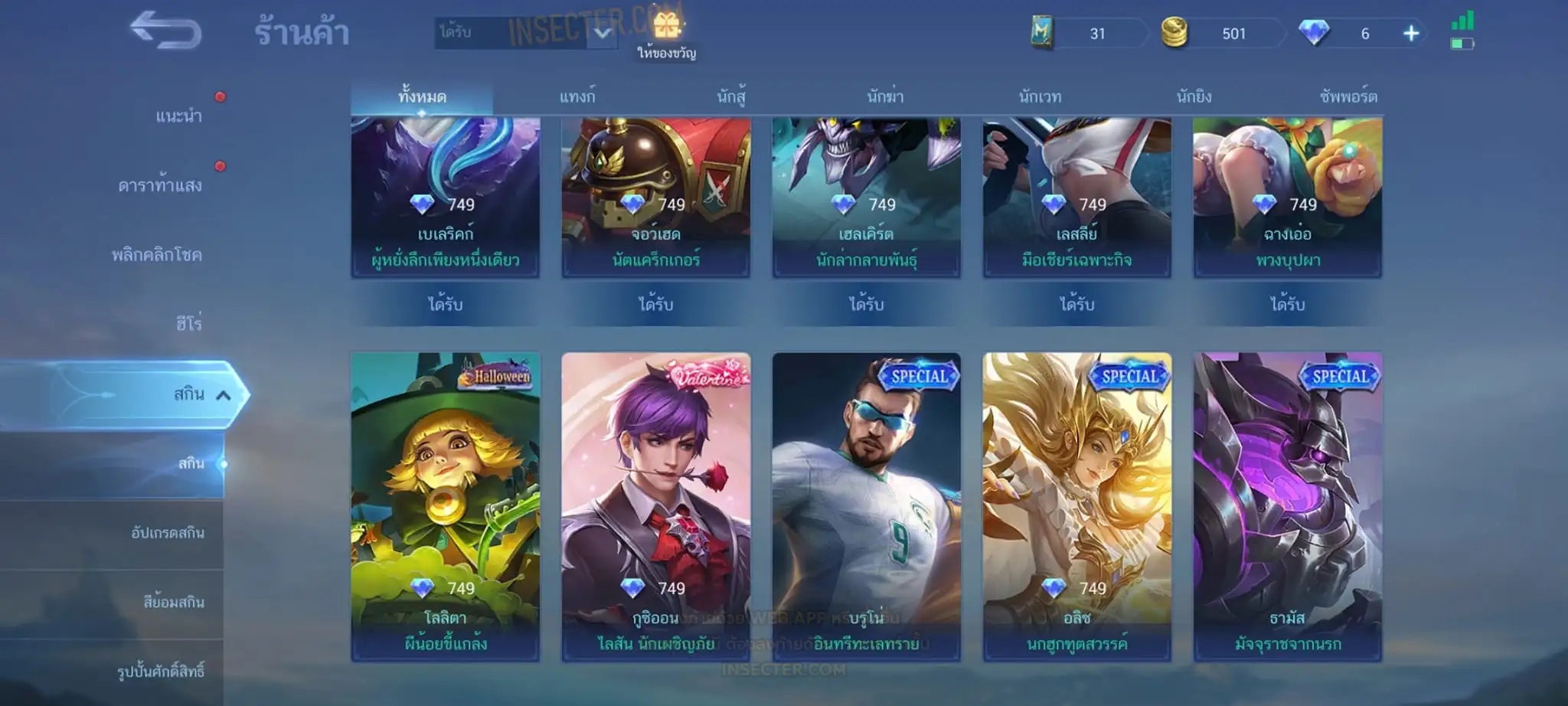Viewport: 1568px width, 706px height.
Task: Open the ซัพพอร์ต tab
Action: (x=1348, y=97)
